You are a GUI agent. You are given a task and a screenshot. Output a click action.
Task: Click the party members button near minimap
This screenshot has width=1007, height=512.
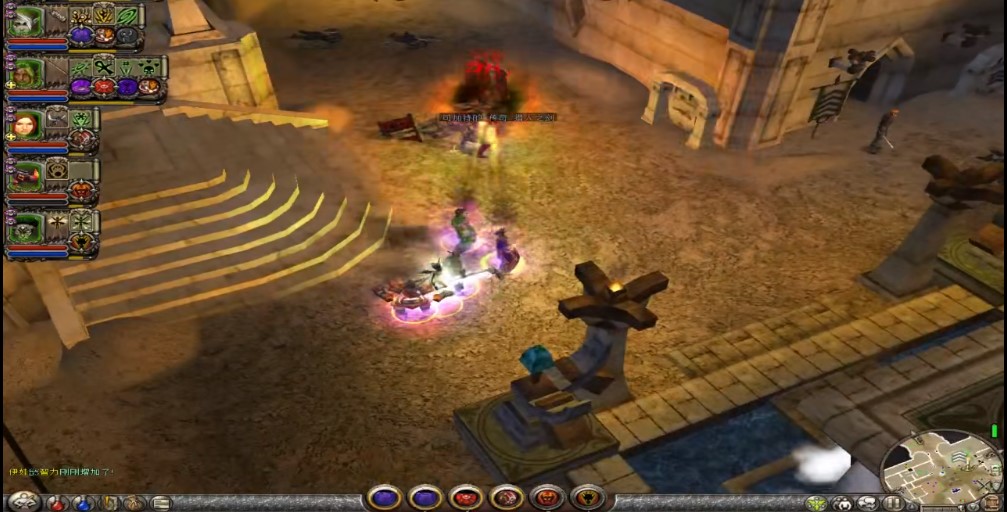point(842,502)
